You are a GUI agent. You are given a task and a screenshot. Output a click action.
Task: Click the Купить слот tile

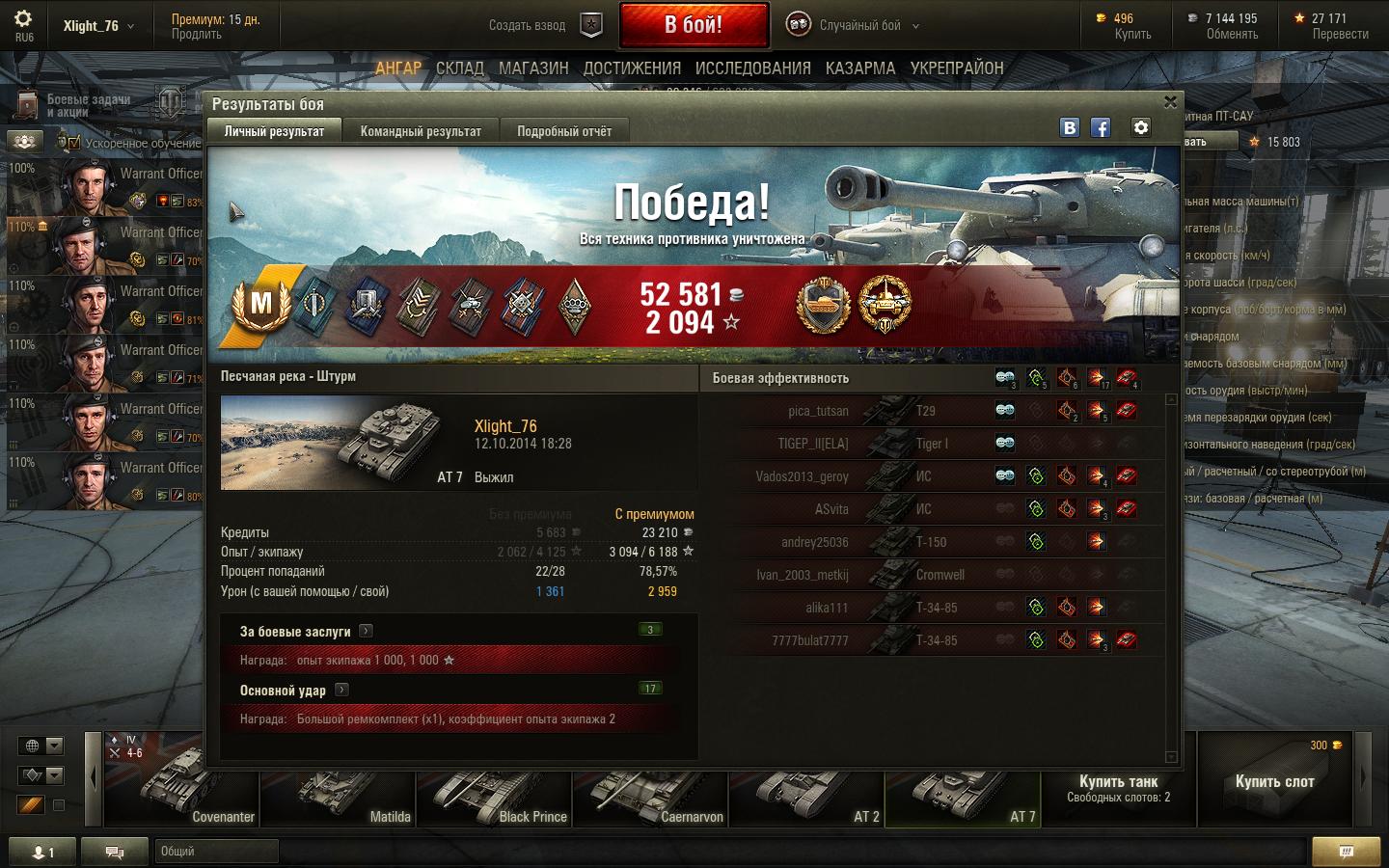(1274, 781)
